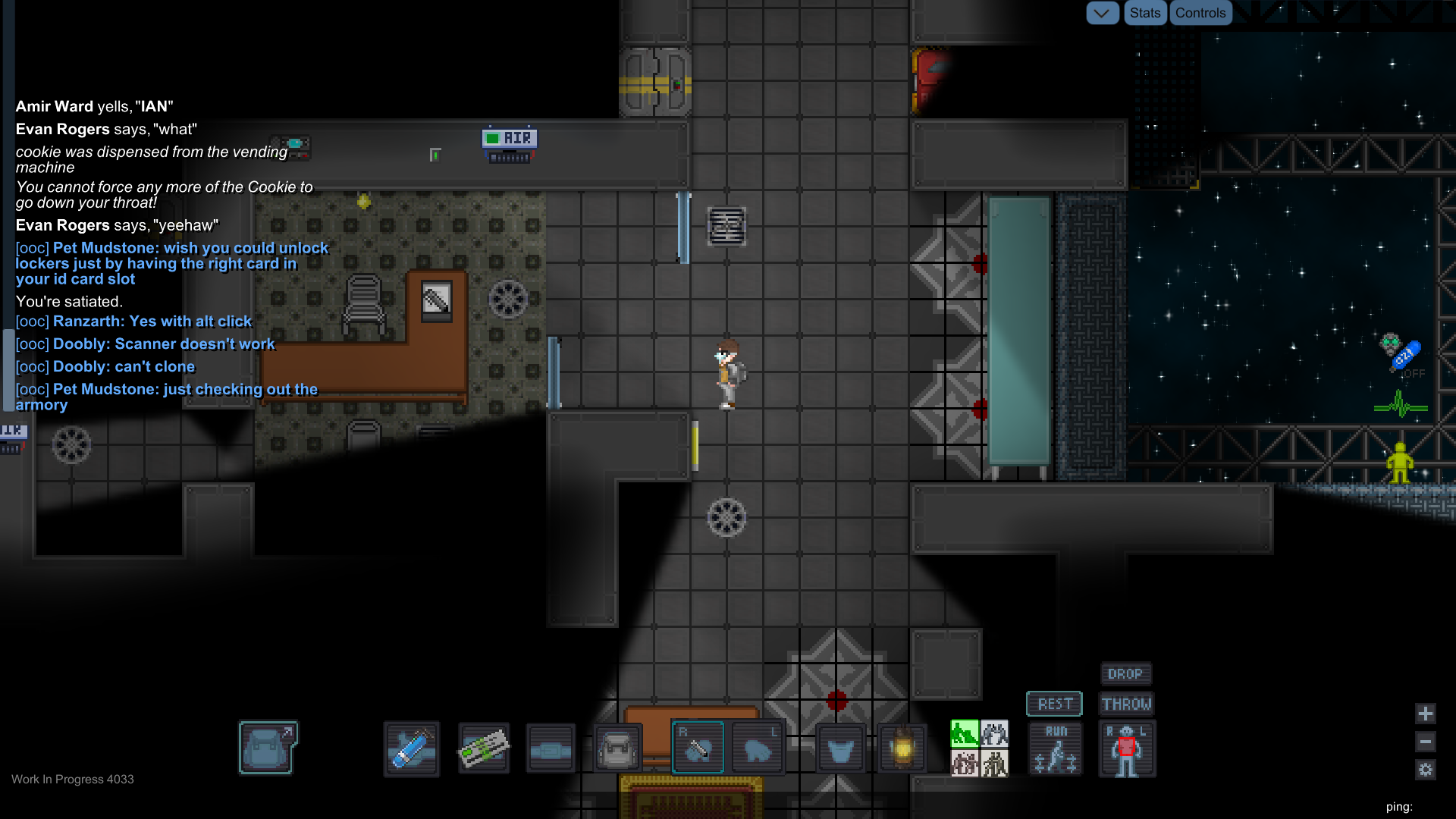Collapse the top dropdown arrow button
Image resolution: width=1456 pixels, height=819 pixels.
tap(1102, 13)
